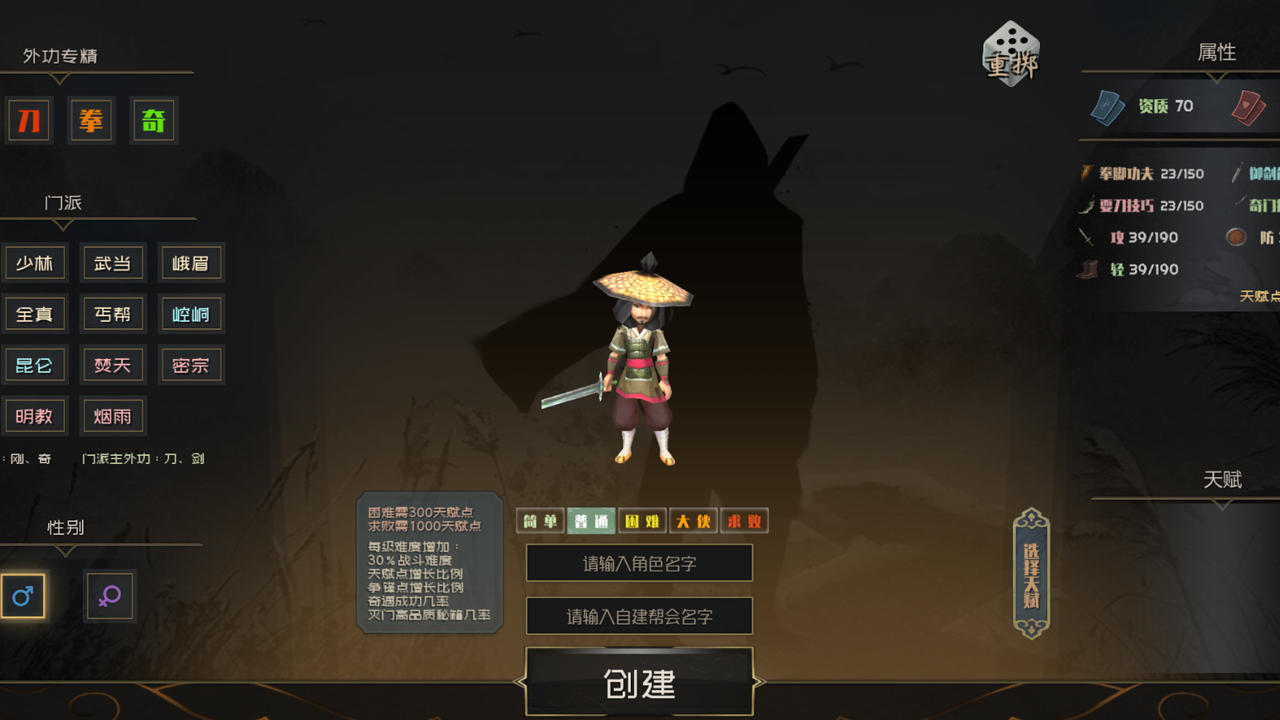This screenshot has width=1280, height=720.
Task: Select the 奇 (odd) specialization icon
Action: pyautogui.click(x=153, y=120)
